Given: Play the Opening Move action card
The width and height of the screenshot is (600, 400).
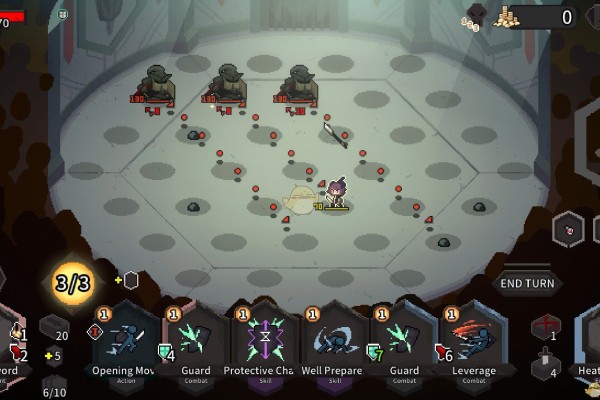Looking at the screenshot, I should 123,345.
